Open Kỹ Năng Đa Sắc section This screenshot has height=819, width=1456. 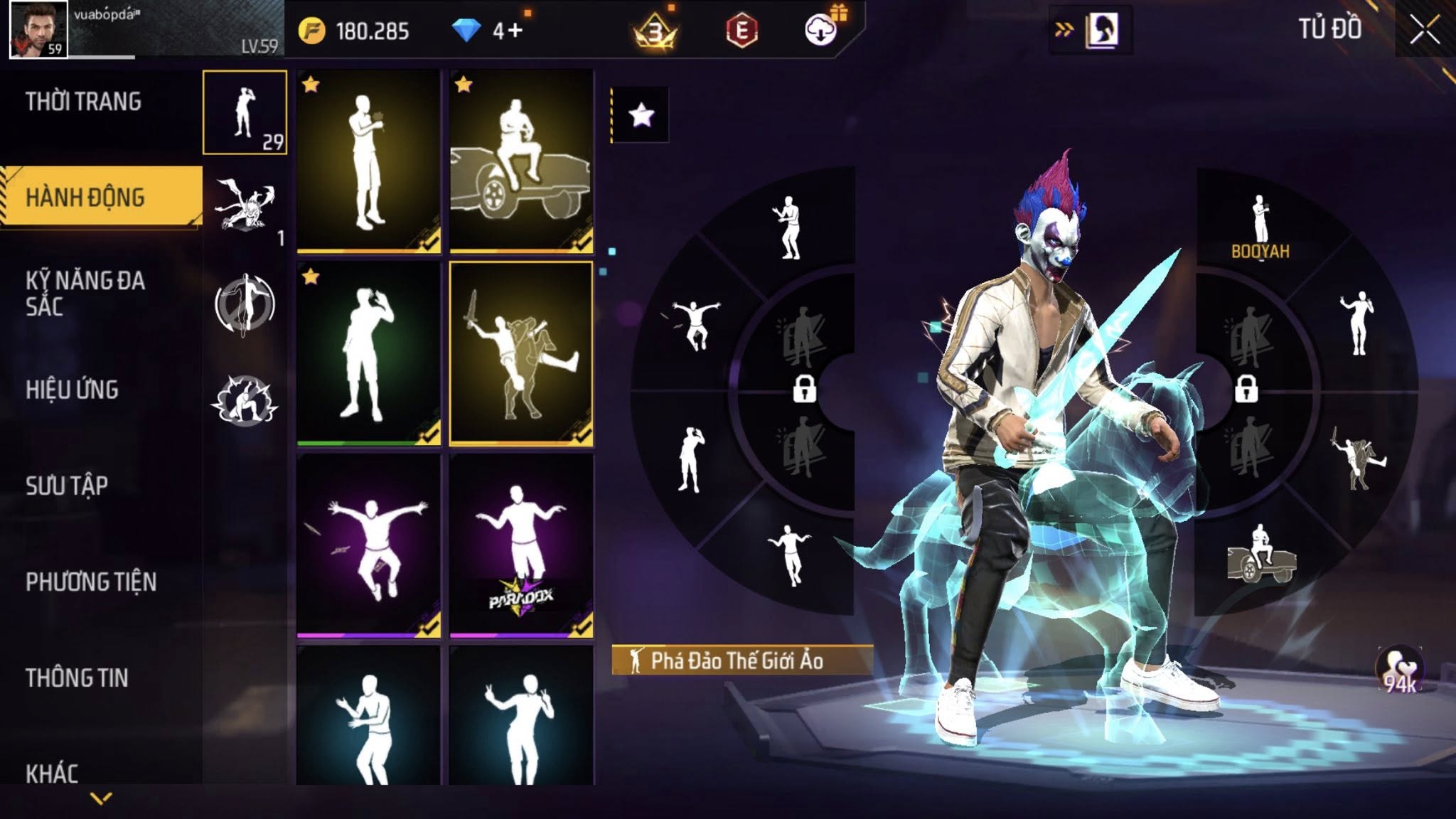coord(85,293)
